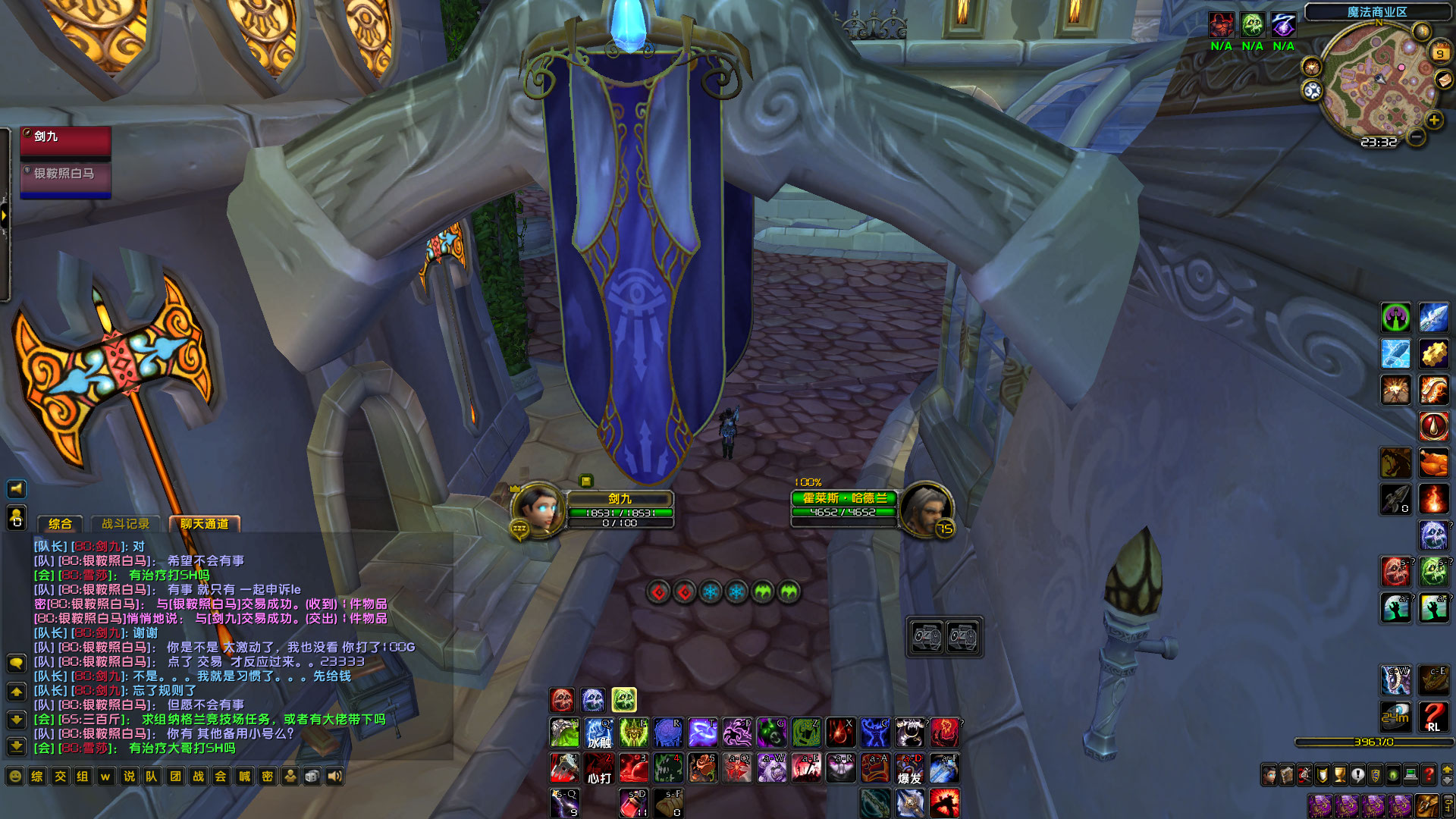Switch to the 聊天通道 chat tab
The image size is (1456, 819).
pyautogui.click(x=205, y=523)
